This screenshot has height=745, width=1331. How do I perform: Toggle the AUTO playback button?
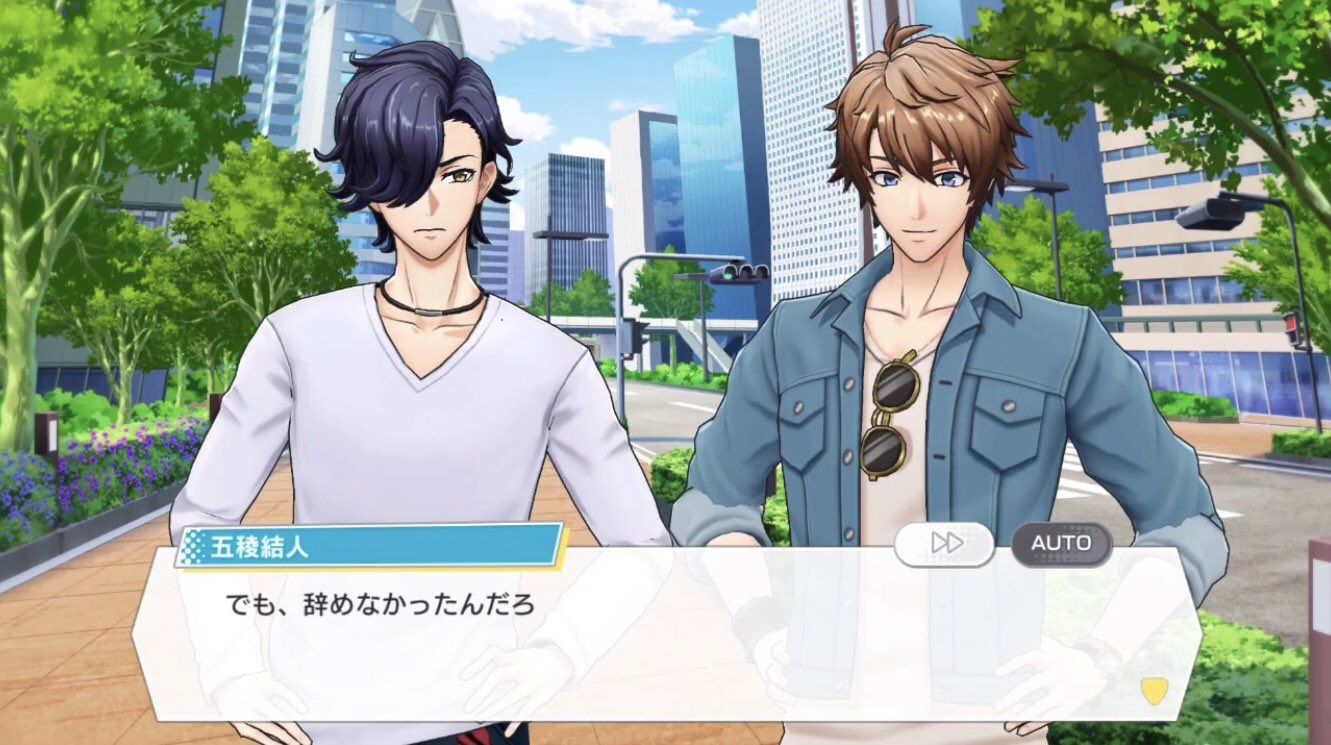point(1061,544)
